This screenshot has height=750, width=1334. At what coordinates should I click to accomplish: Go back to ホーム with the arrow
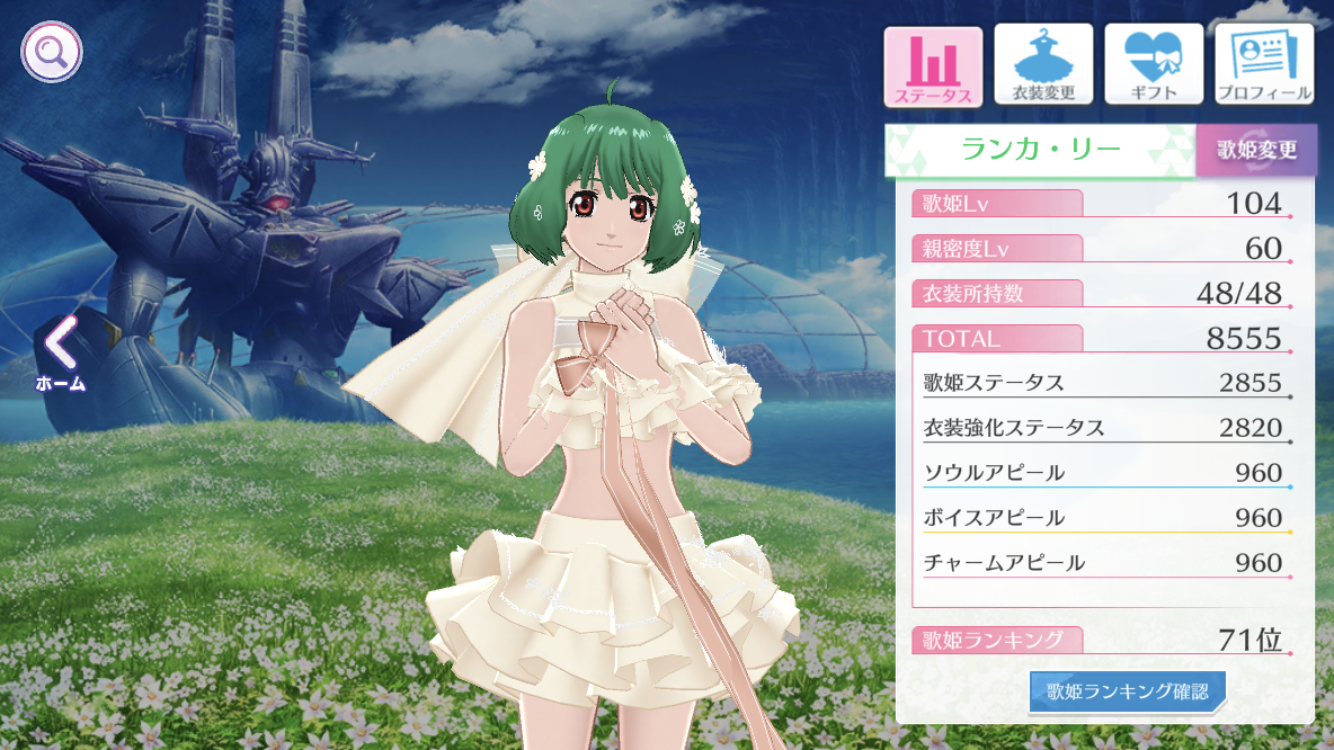60,350
